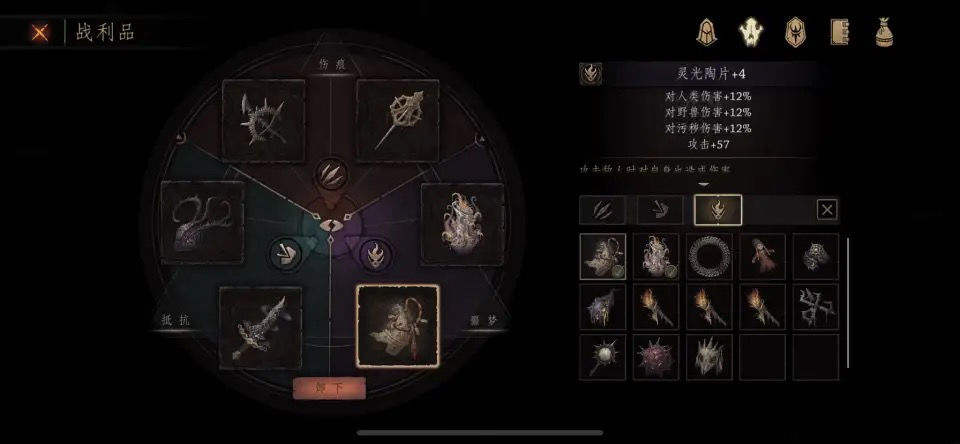Open the shield emblem tab
The height and width of the screenshot is (444, 960).
pyautogui.click(x=795, y=32)
